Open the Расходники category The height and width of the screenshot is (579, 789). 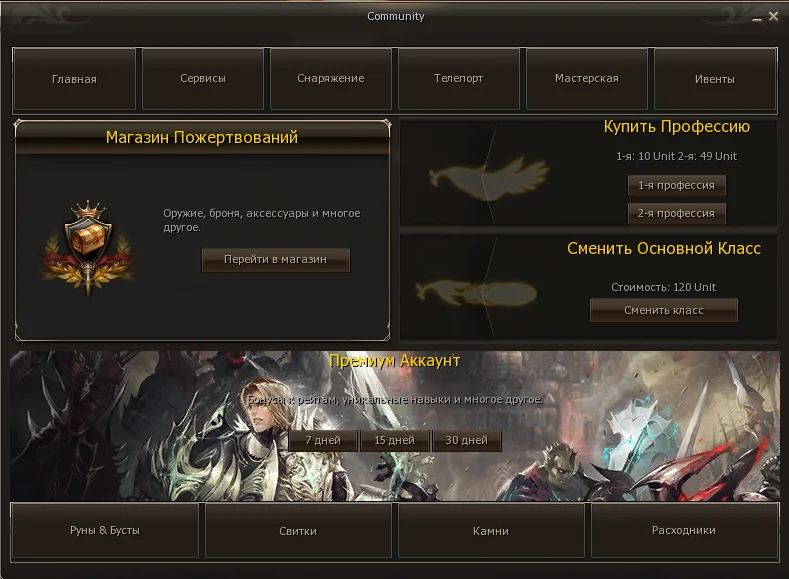[684, 531]
